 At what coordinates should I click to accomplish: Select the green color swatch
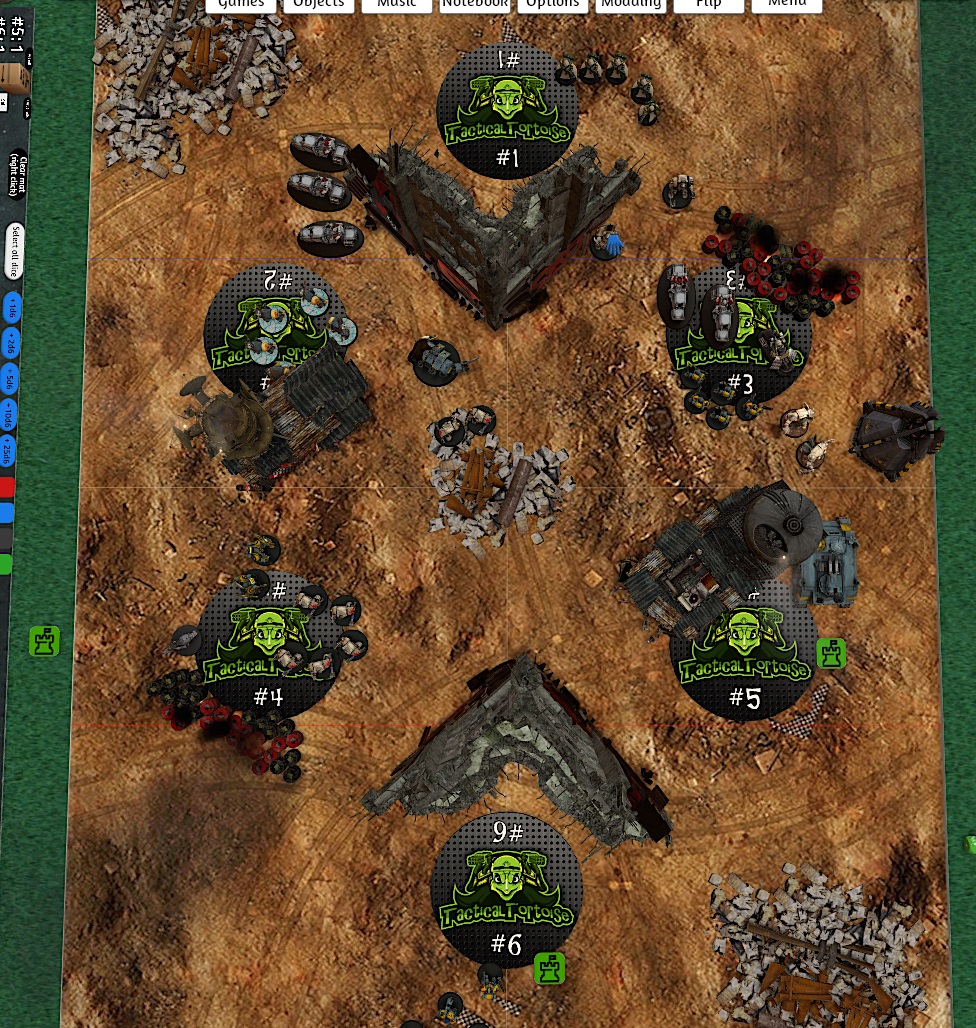click(x=6, y=565)
